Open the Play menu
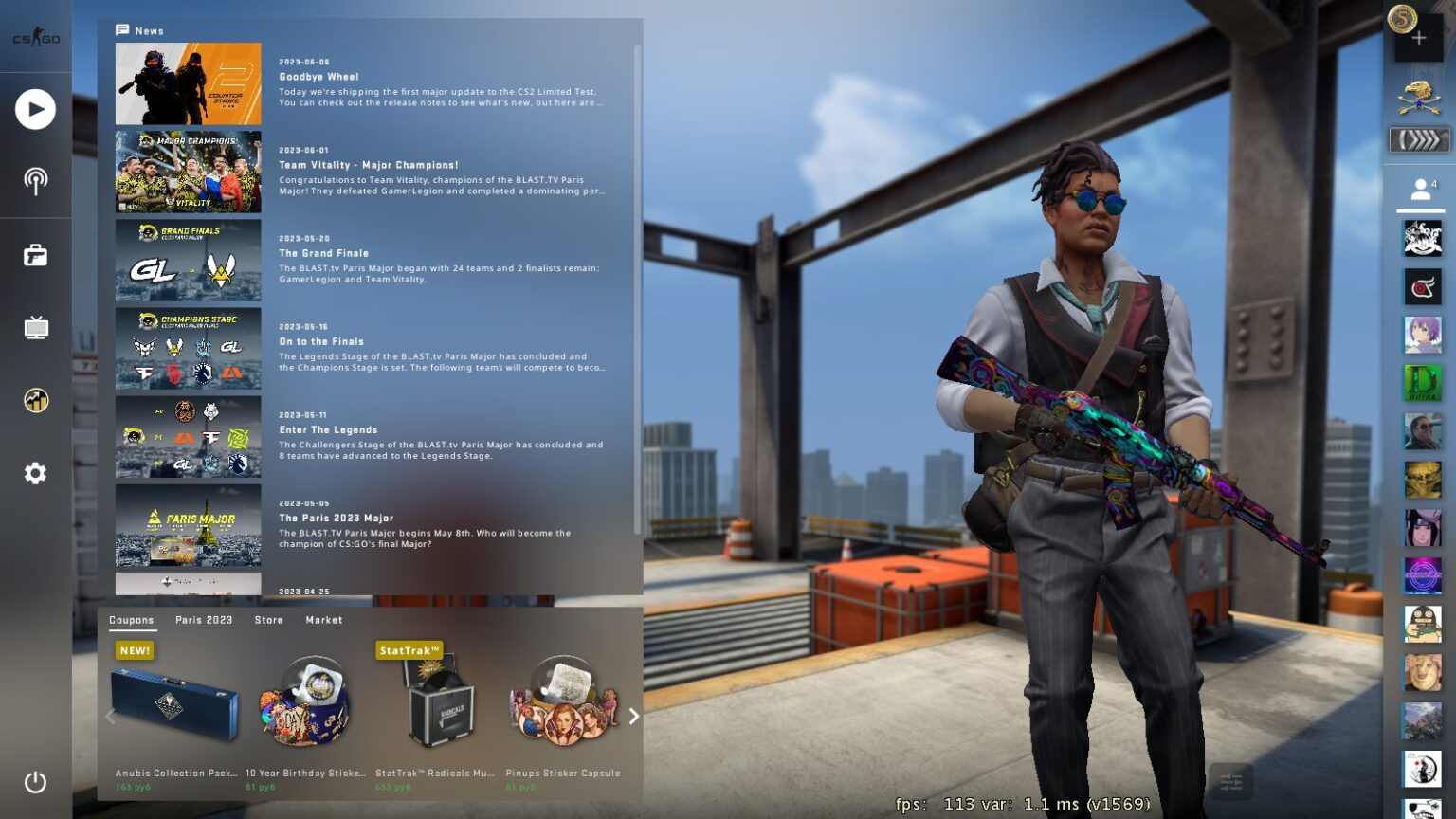The image size is (1456, 819). pos(35,109)
